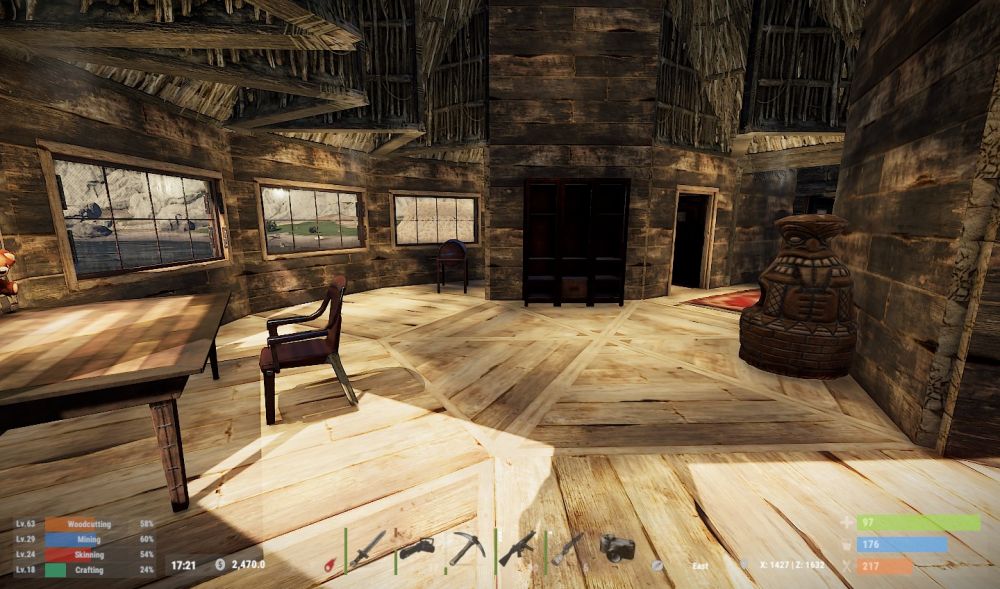This screenshot has height=589, width=1000.
Task: Click the Crafting skill row
Action: click(x=85, y=569)
